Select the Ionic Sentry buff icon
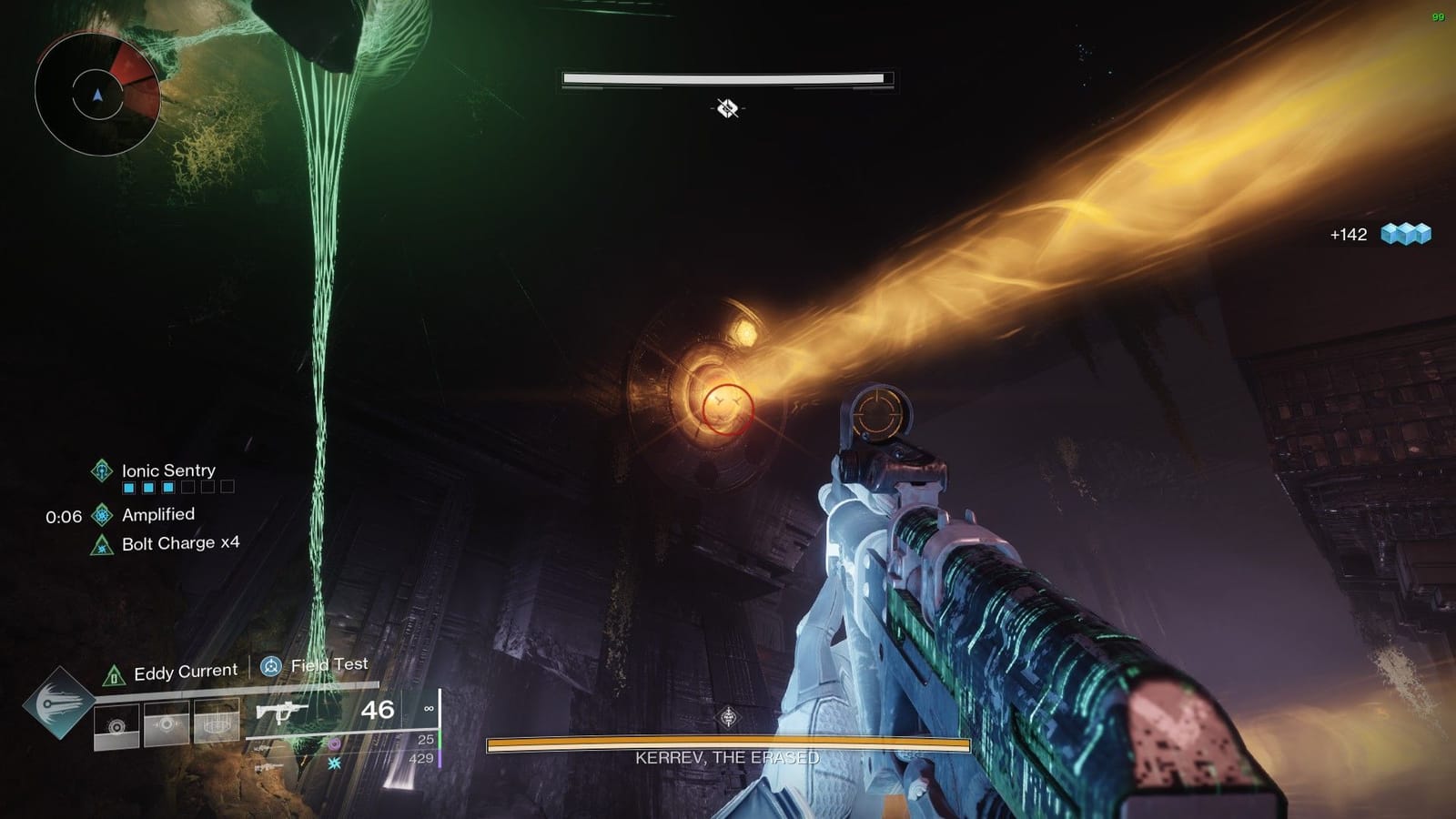This screenshot has width=1456, height=819. (103, 471)
